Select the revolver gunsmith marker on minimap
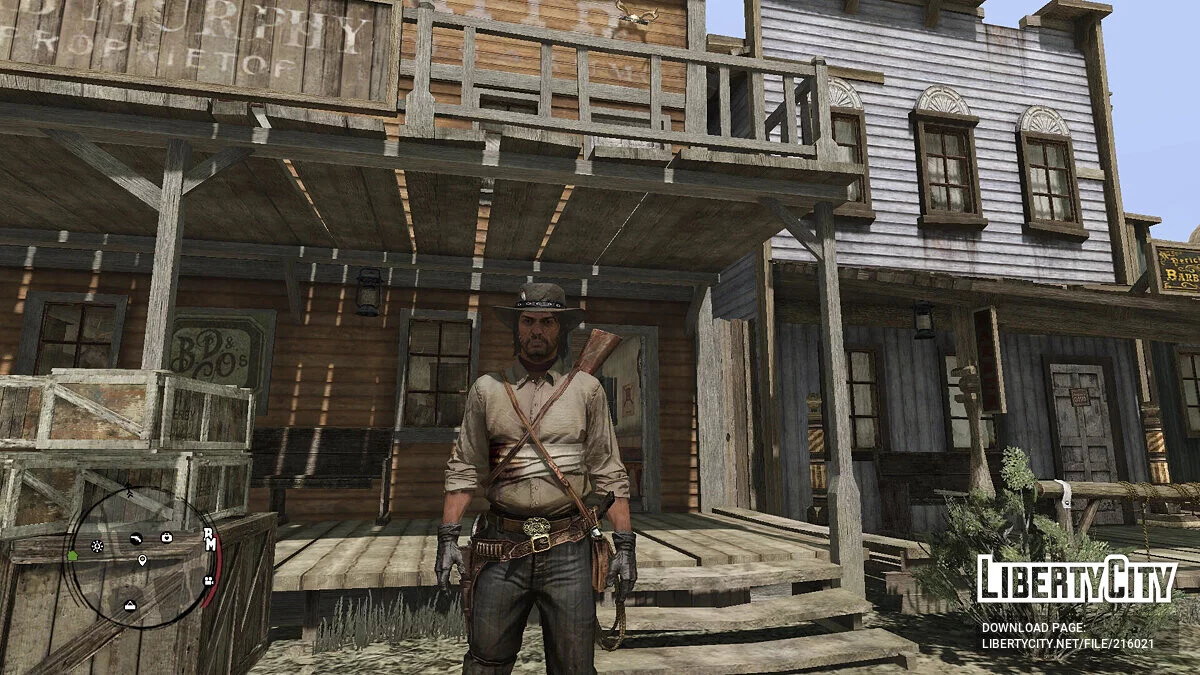This screenshot has height=675, width=1200. pyautogui.click(x=135, y=537)
